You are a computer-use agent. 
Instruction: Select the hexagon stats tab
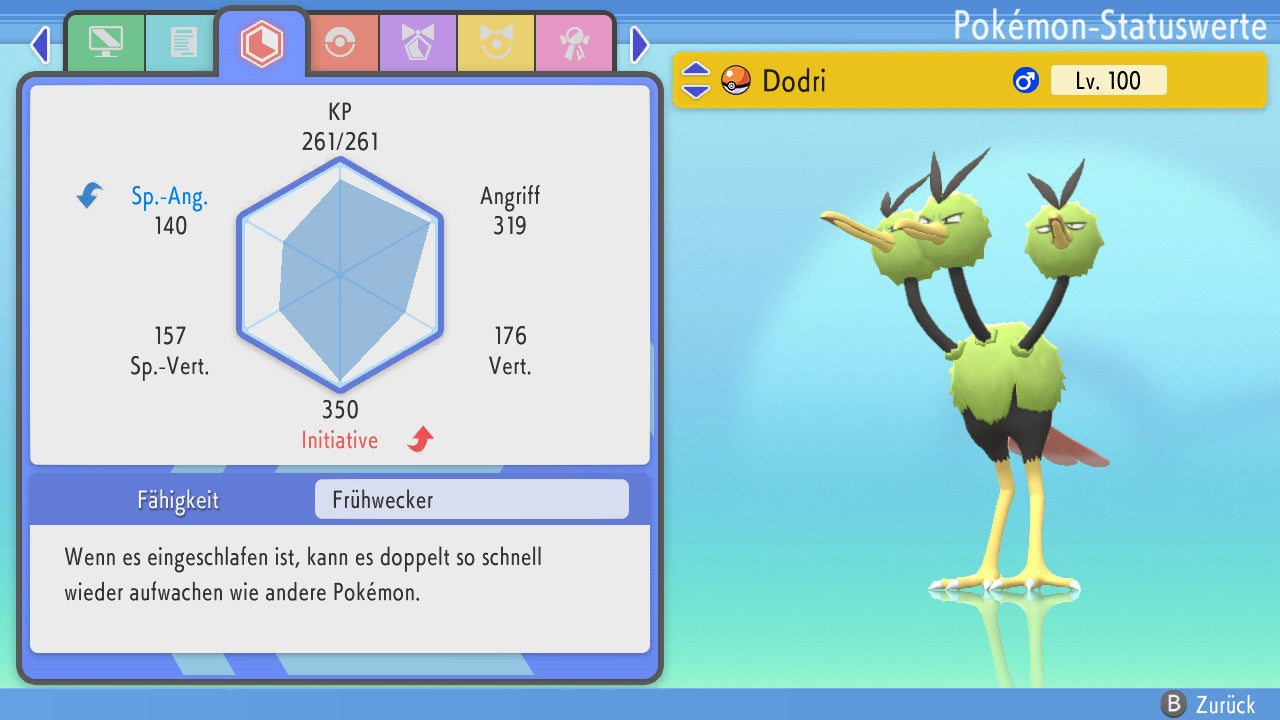click(262, 43)
